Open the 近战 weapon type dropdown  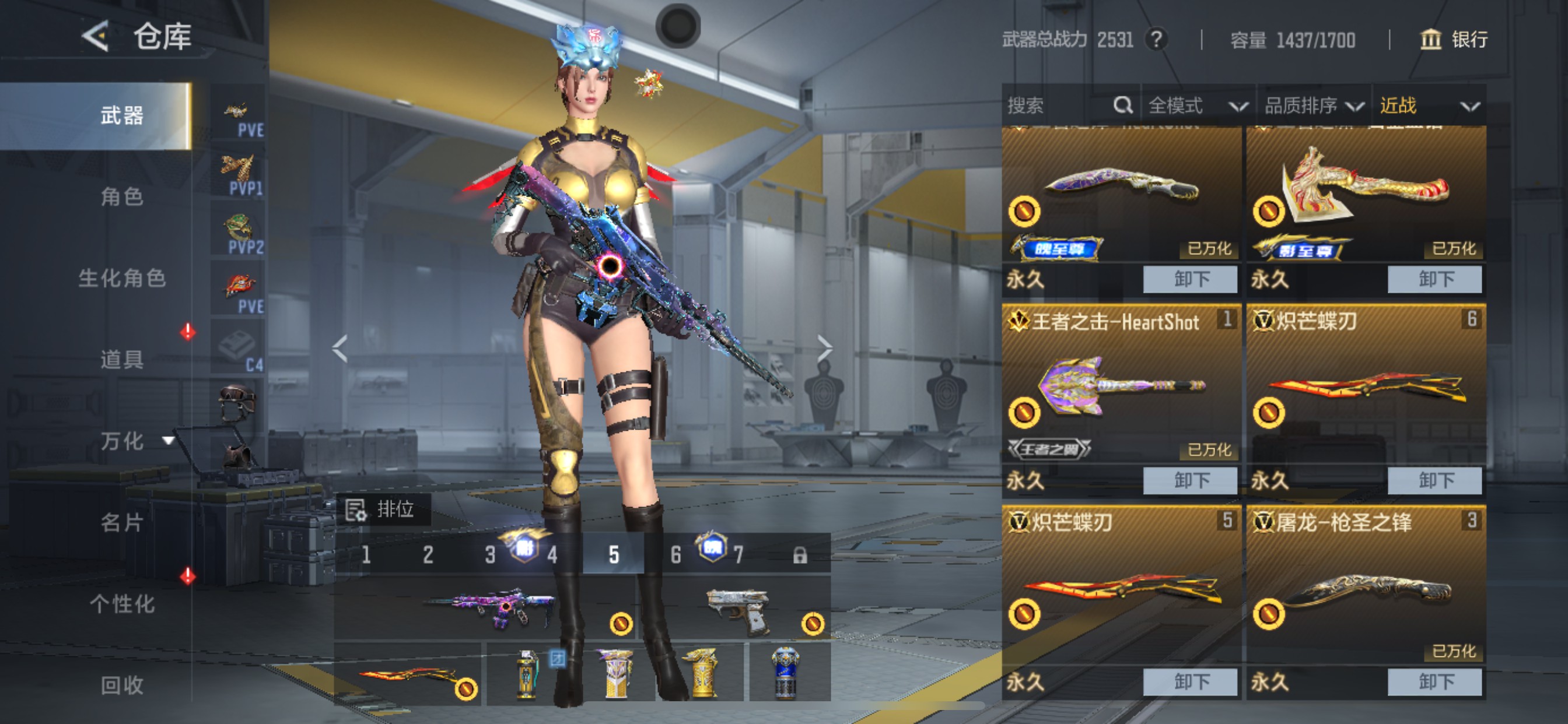coord(1428,106)
